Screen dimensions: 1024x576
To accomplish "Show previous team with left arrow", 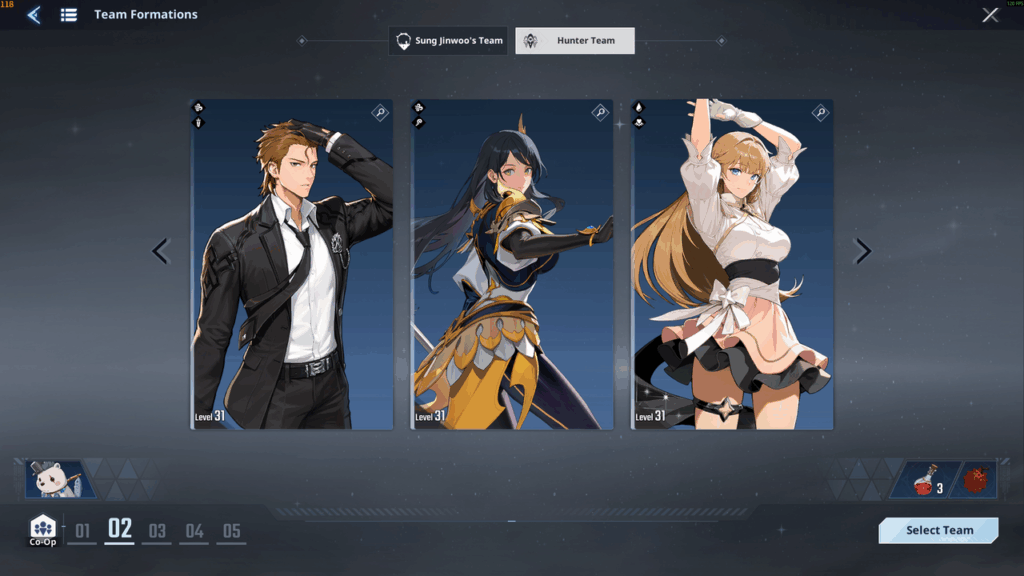I will (x=160, y=251).
